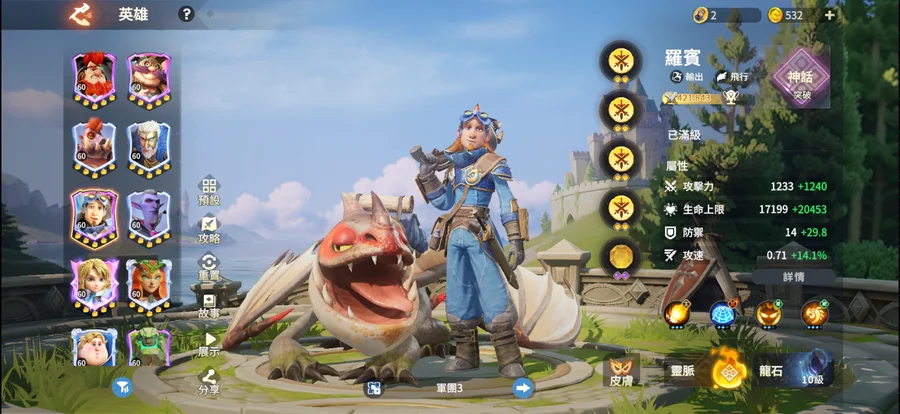Tap the 重置 reset button
Viewport: 900px width, 414px height.
[x=209, y=267]
